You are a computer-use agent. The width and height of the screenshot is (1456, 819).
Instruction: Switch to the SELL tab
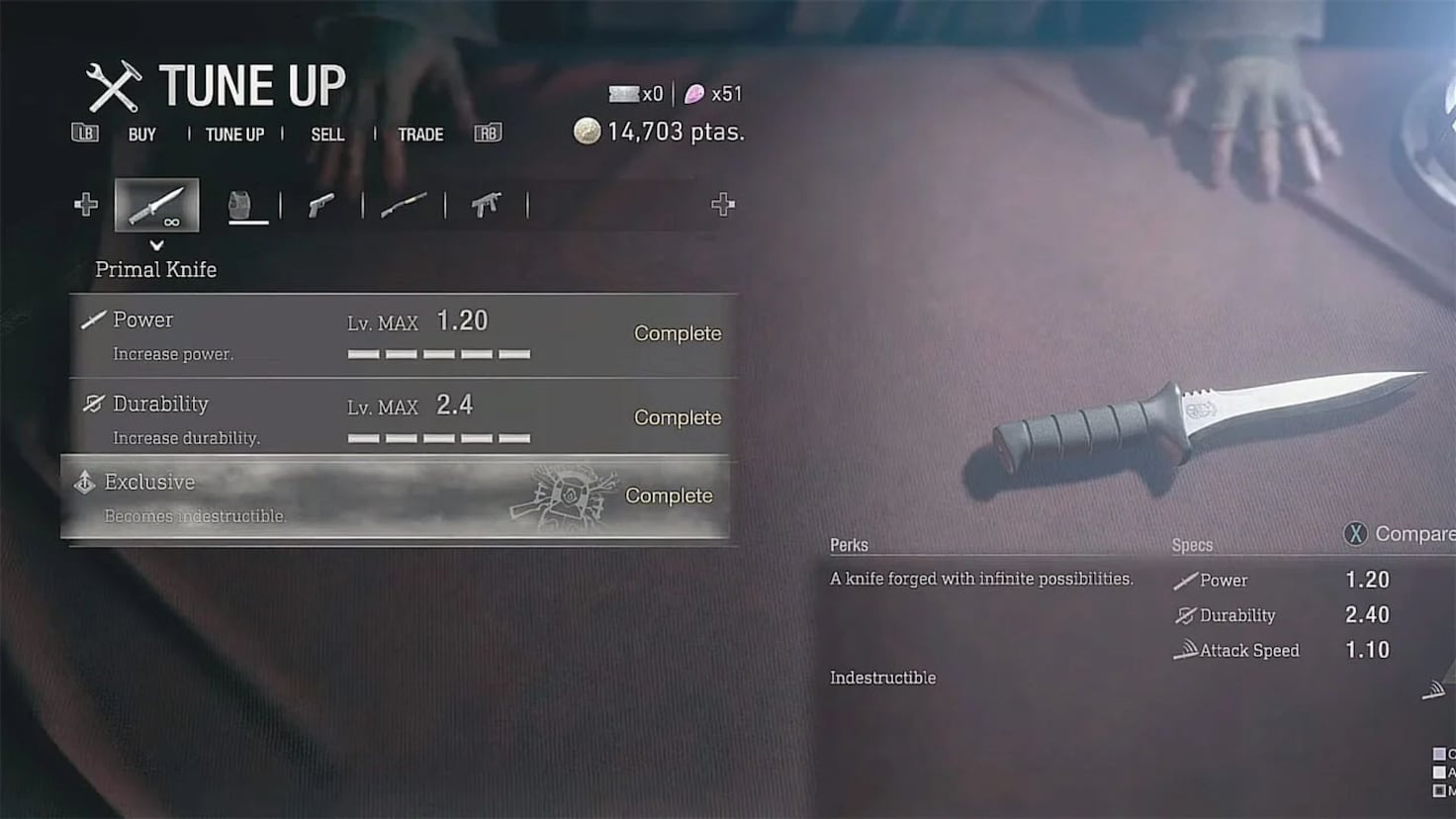click(x=327, y=134)
